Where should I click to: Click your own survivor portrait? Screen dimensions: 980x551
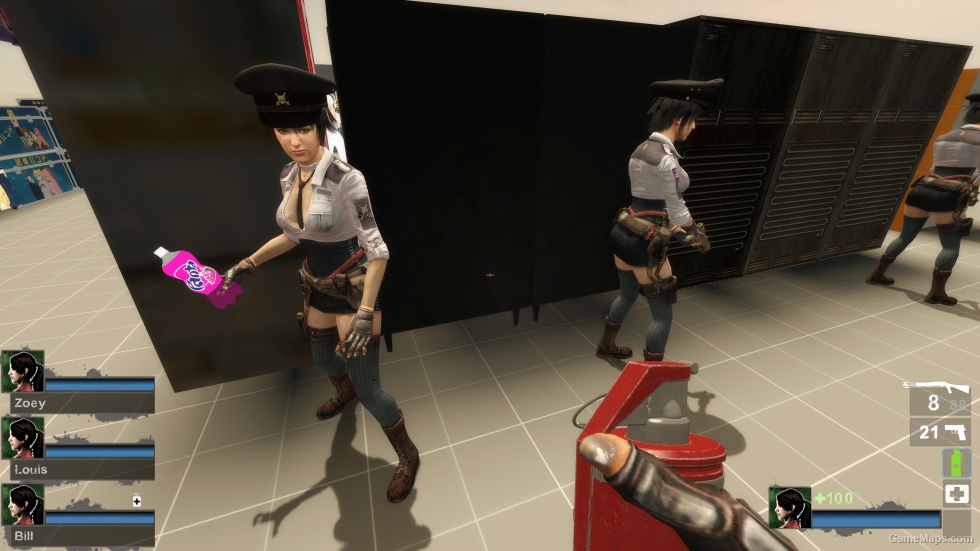click(790, 507)
